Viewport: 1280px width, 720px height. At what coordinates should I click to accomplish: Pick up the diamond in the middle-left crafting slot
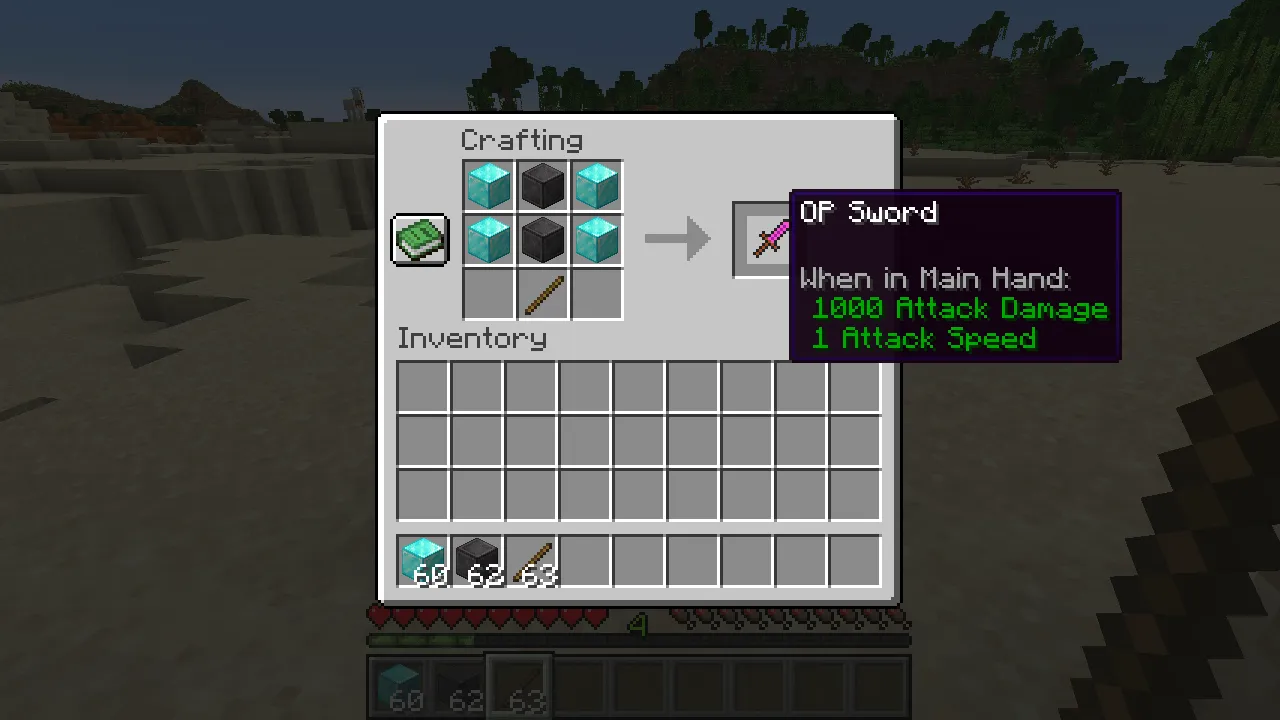[488, 239]
